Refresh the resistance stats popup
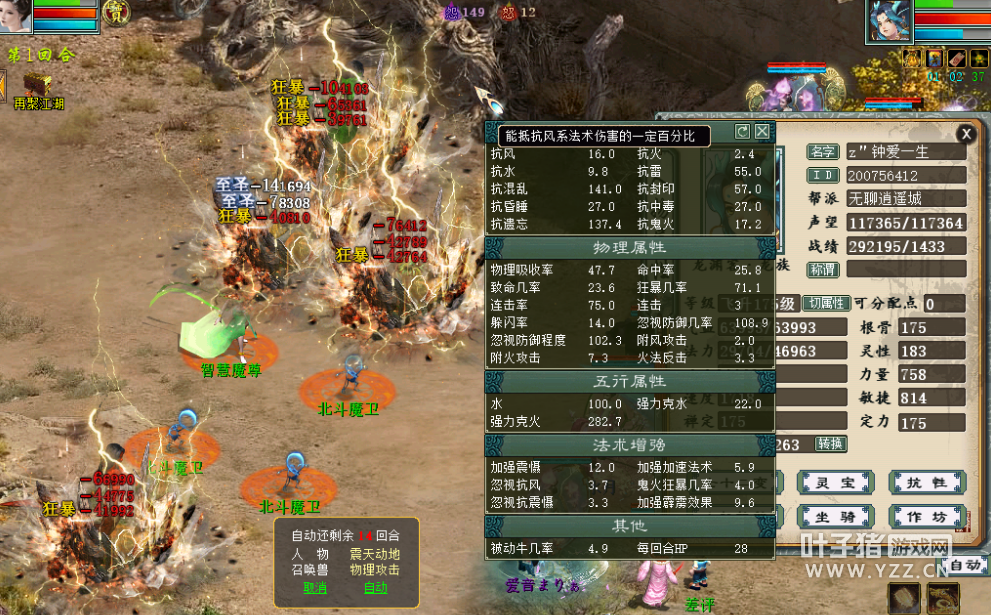 pos(742,131)
